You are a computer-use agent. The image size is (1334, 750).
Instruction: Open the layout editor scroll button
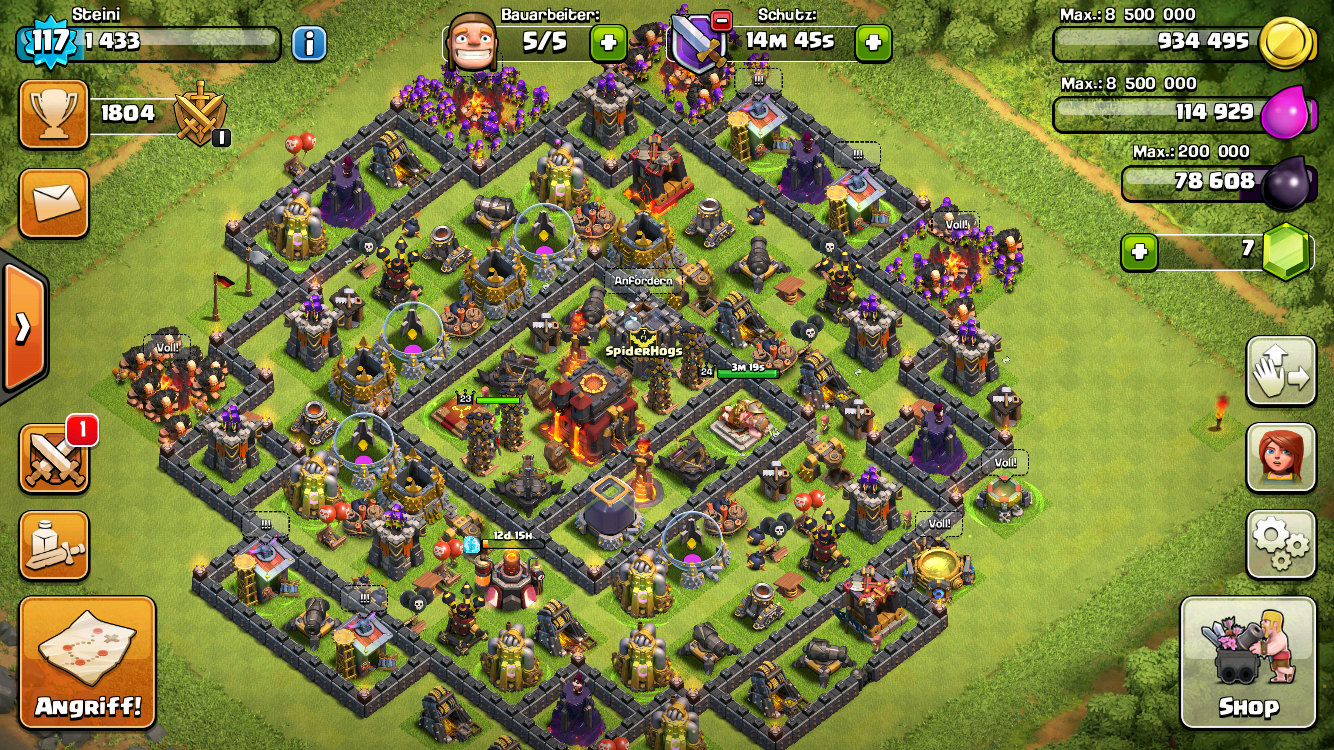pos(54,546)
